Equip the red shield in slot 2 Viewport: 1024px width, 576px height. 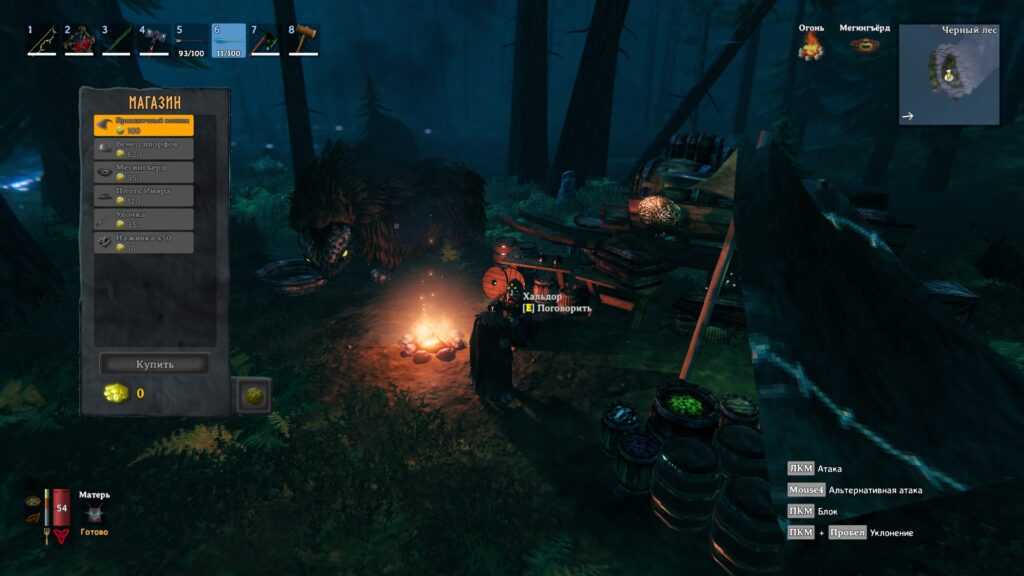pos(79,40)
